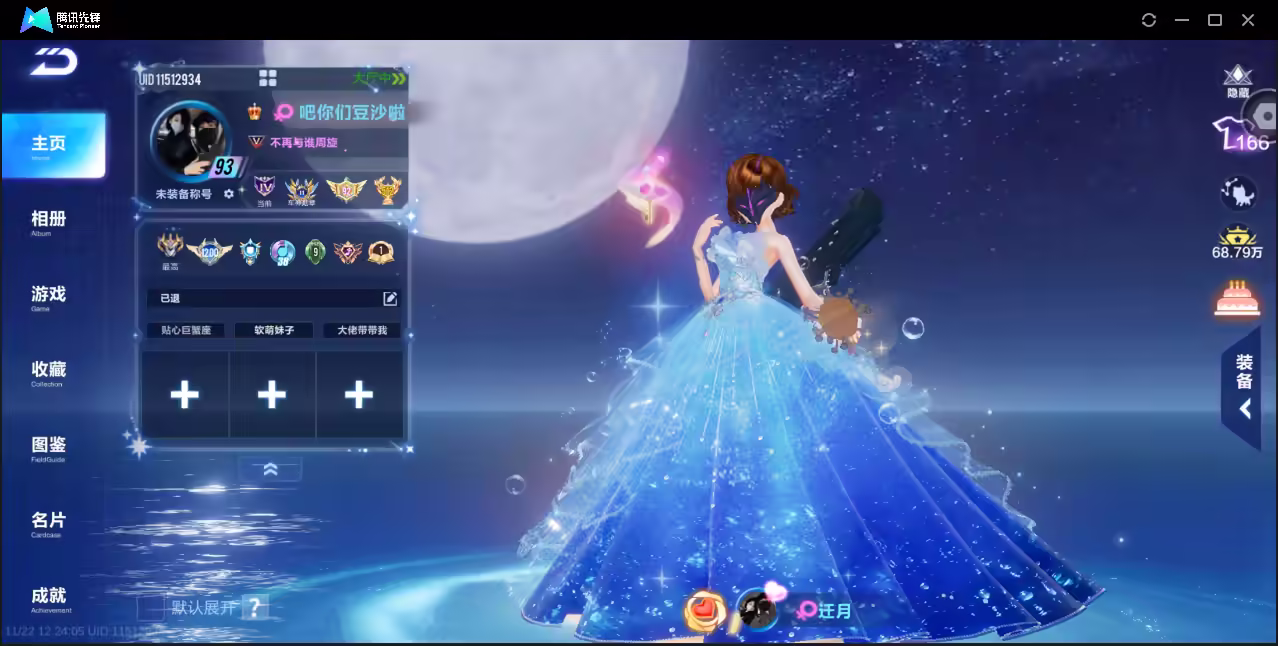Show the 成就 achievement tab

click(49, 597)
